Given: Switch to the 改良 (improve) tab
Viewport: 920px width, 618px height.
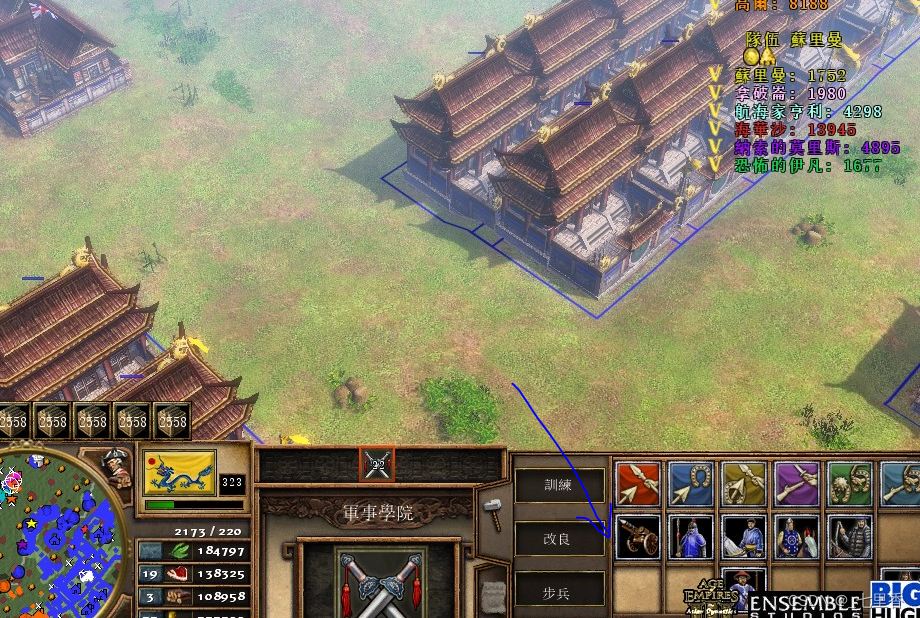Looking at the screenshot, I should 559,538.
